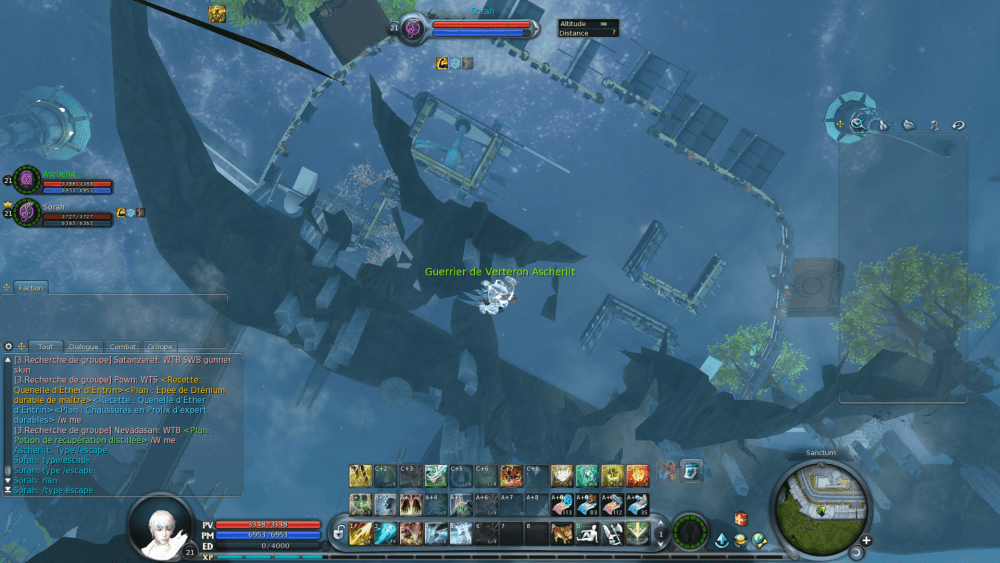Zoom in the minimap with plus button
This screenshot has height=563, width=1000.
tap(866, 540)
